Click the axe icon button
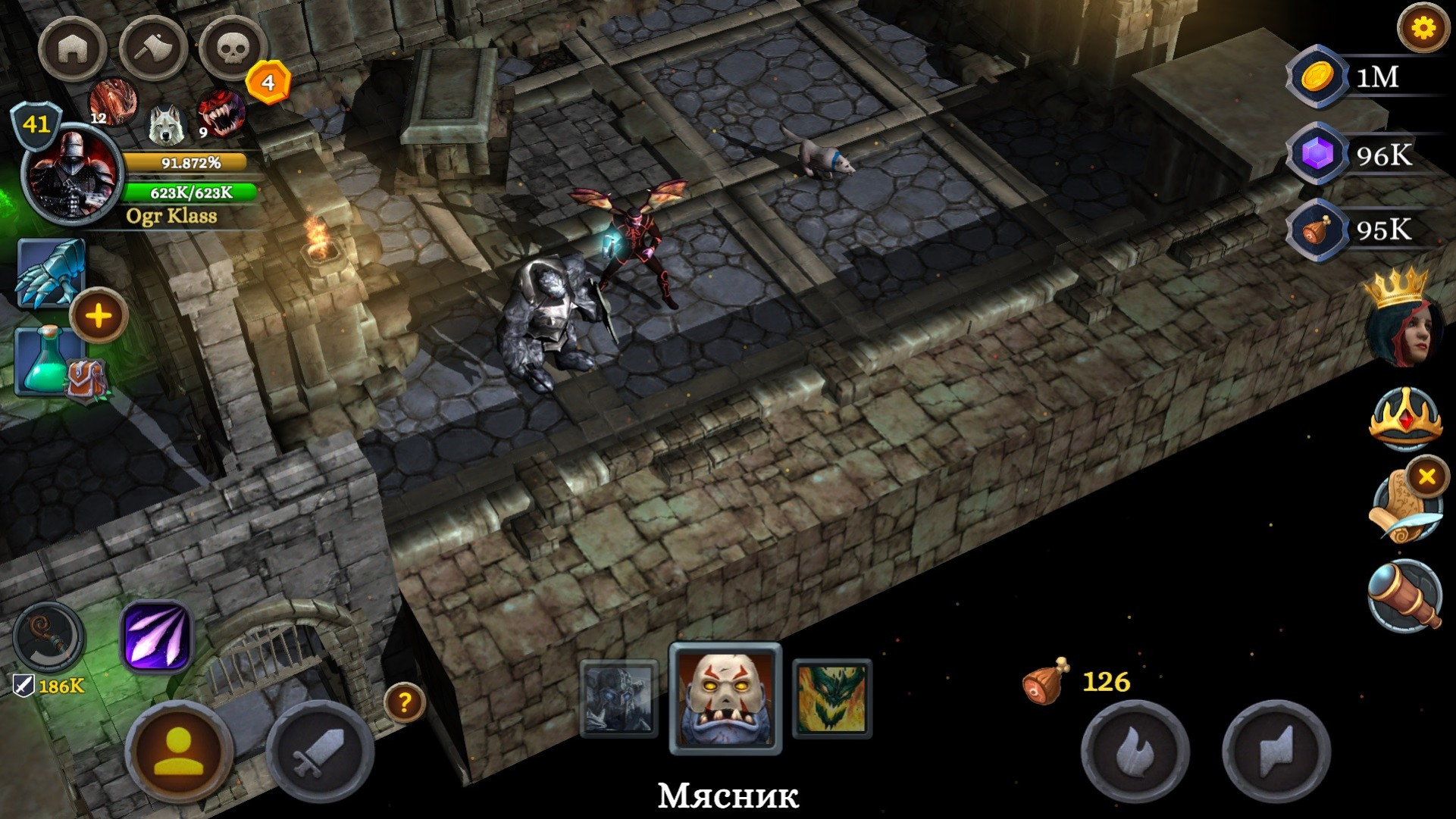 point(152,48)
